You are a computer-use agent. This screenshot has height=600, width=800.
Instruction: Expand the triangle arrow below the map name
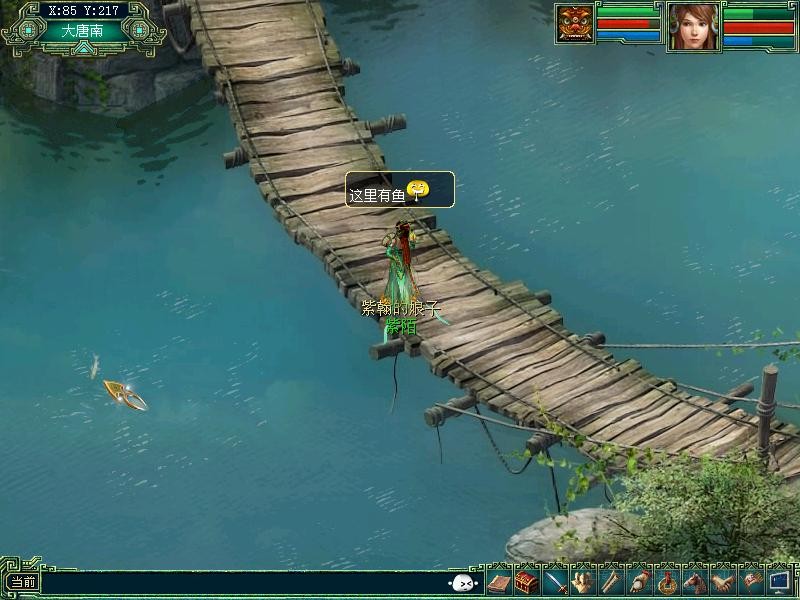coord(82,47)
